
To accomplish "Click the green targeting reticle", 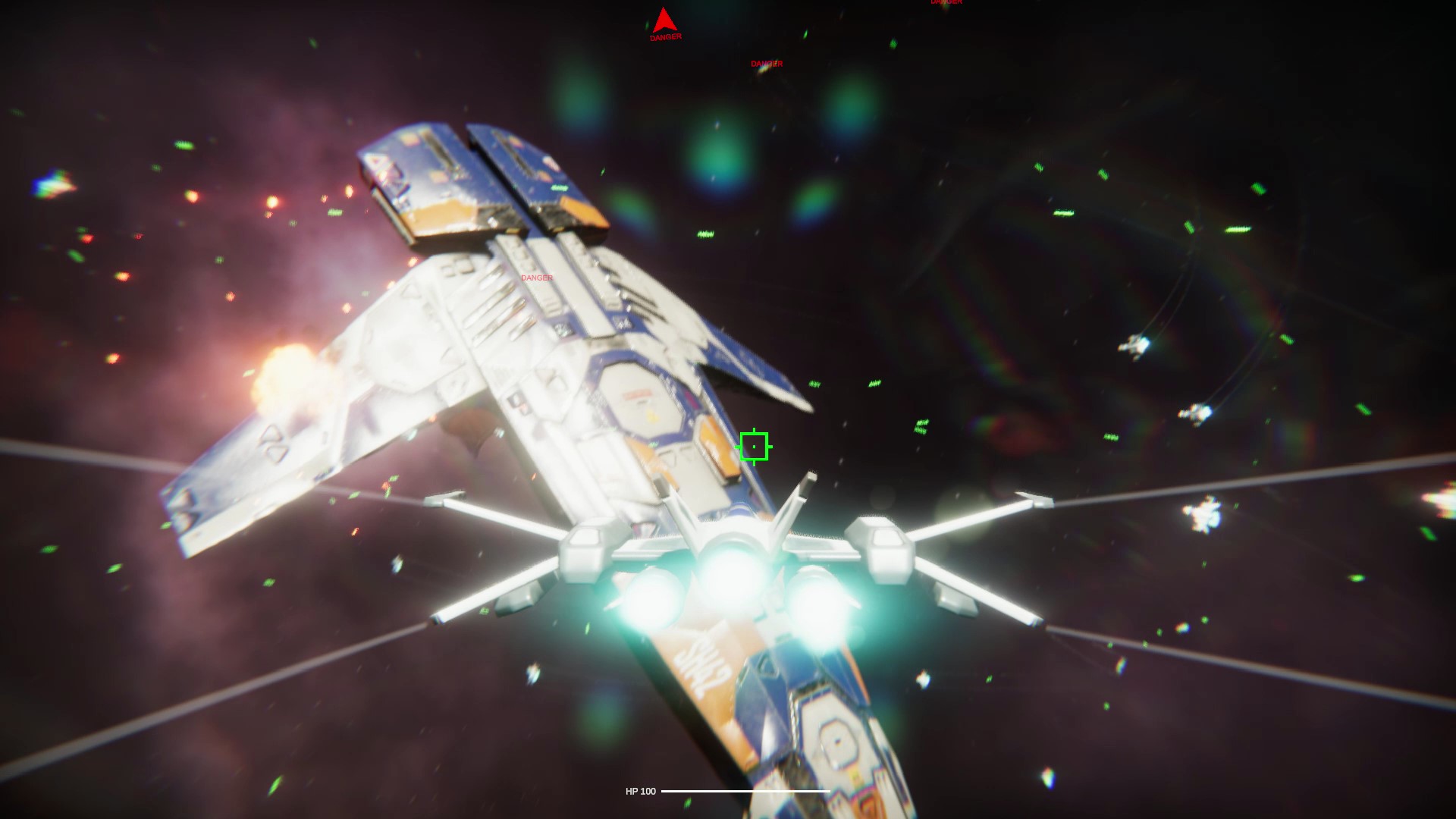I will point(754,446).
